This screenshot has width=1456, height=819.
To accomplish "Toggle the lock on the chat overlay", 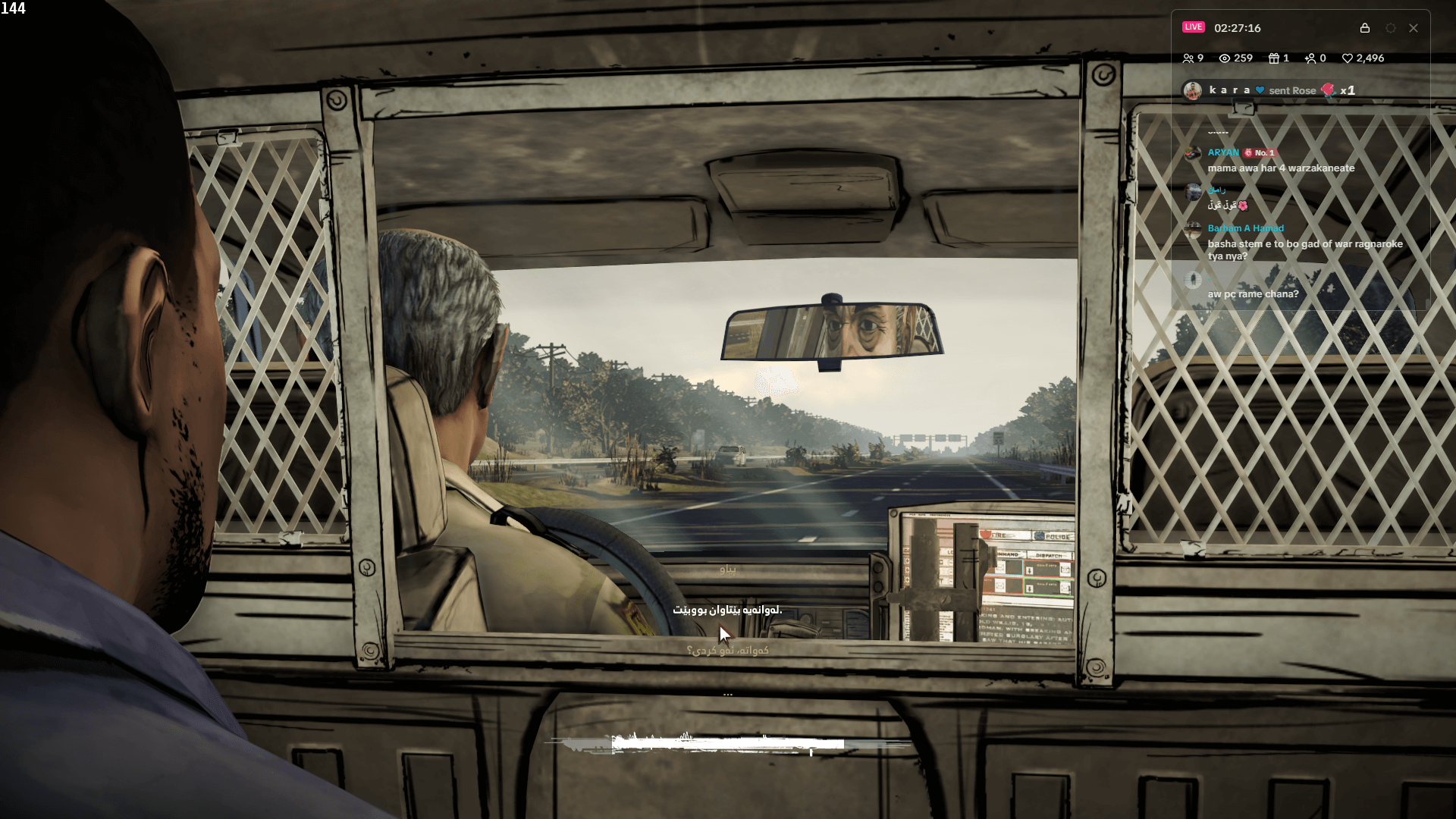I will click(x=1365, y=28).
